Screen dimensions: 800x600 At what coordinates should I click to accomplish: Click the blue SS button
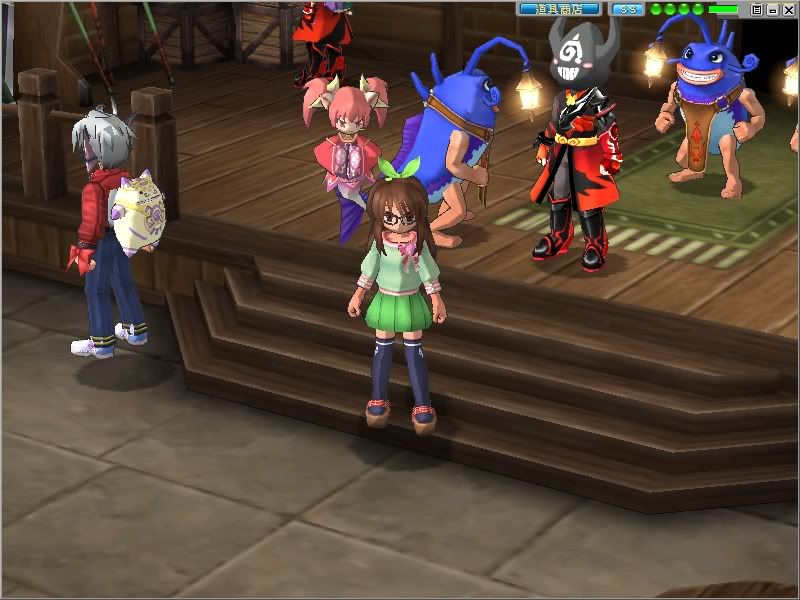click(x=627, y=9)
